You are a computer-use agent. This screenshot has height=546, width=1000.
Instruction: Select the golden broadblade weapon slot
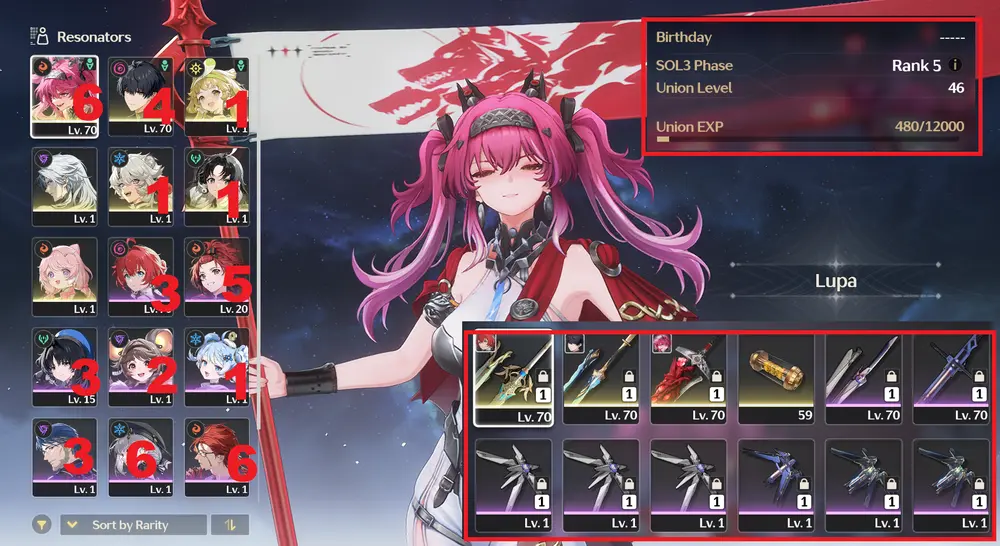[512, 378]
